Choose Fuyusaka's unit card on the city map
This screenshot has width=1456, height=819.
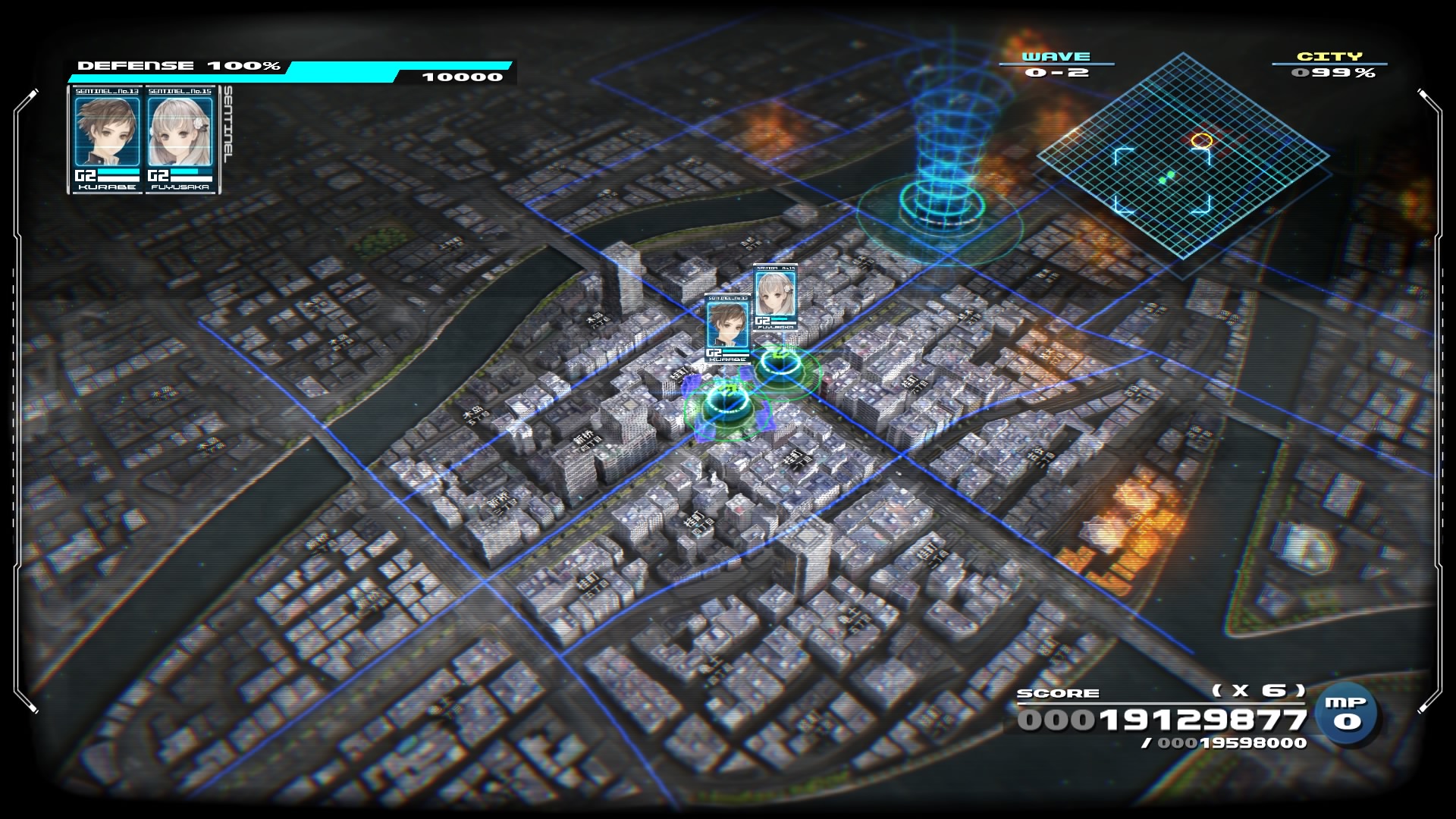click(775, 298)
